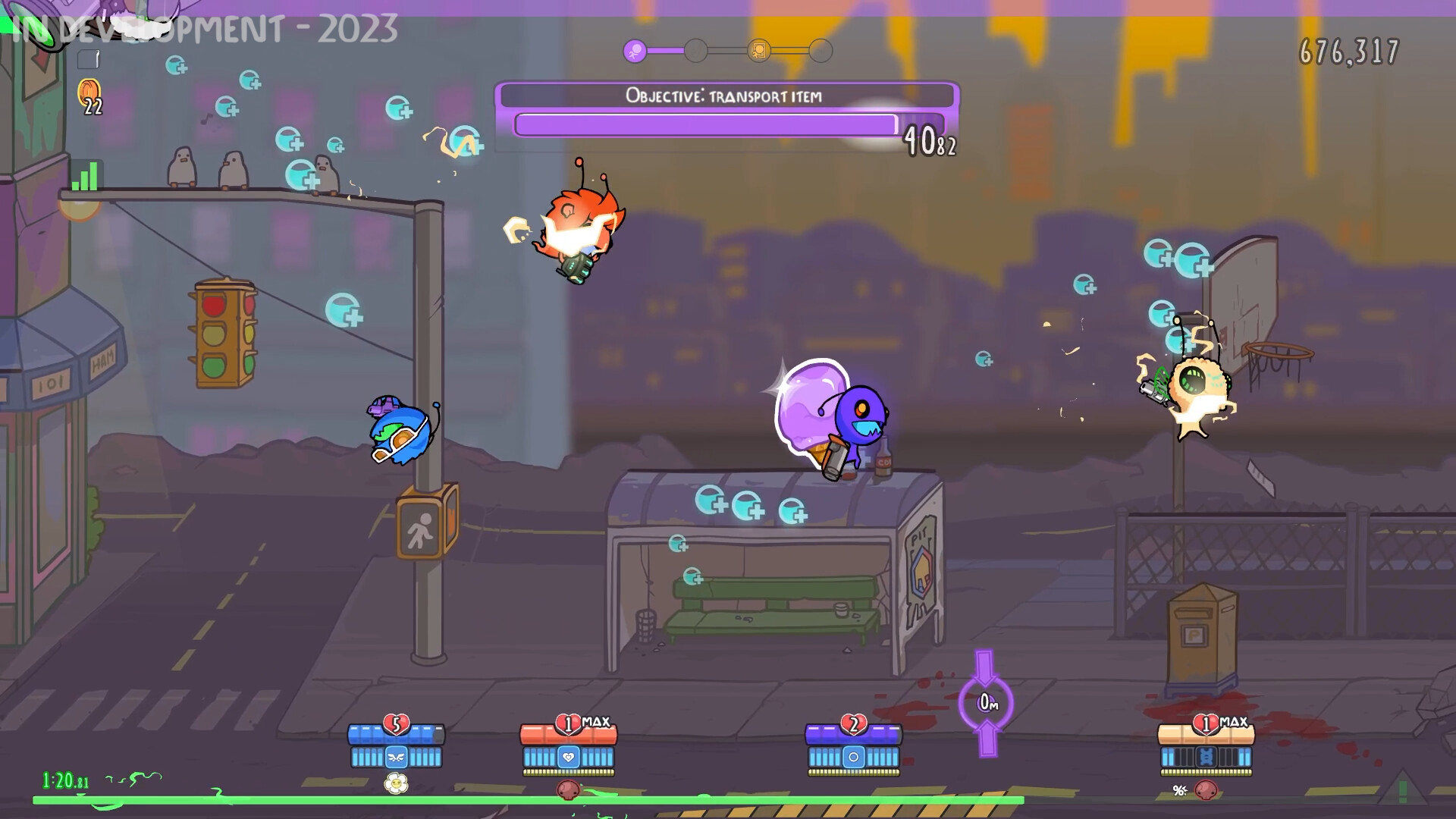Expand the second empty circle on mission tracker
The image size is (1456, 819).
[x=695, y=50]
